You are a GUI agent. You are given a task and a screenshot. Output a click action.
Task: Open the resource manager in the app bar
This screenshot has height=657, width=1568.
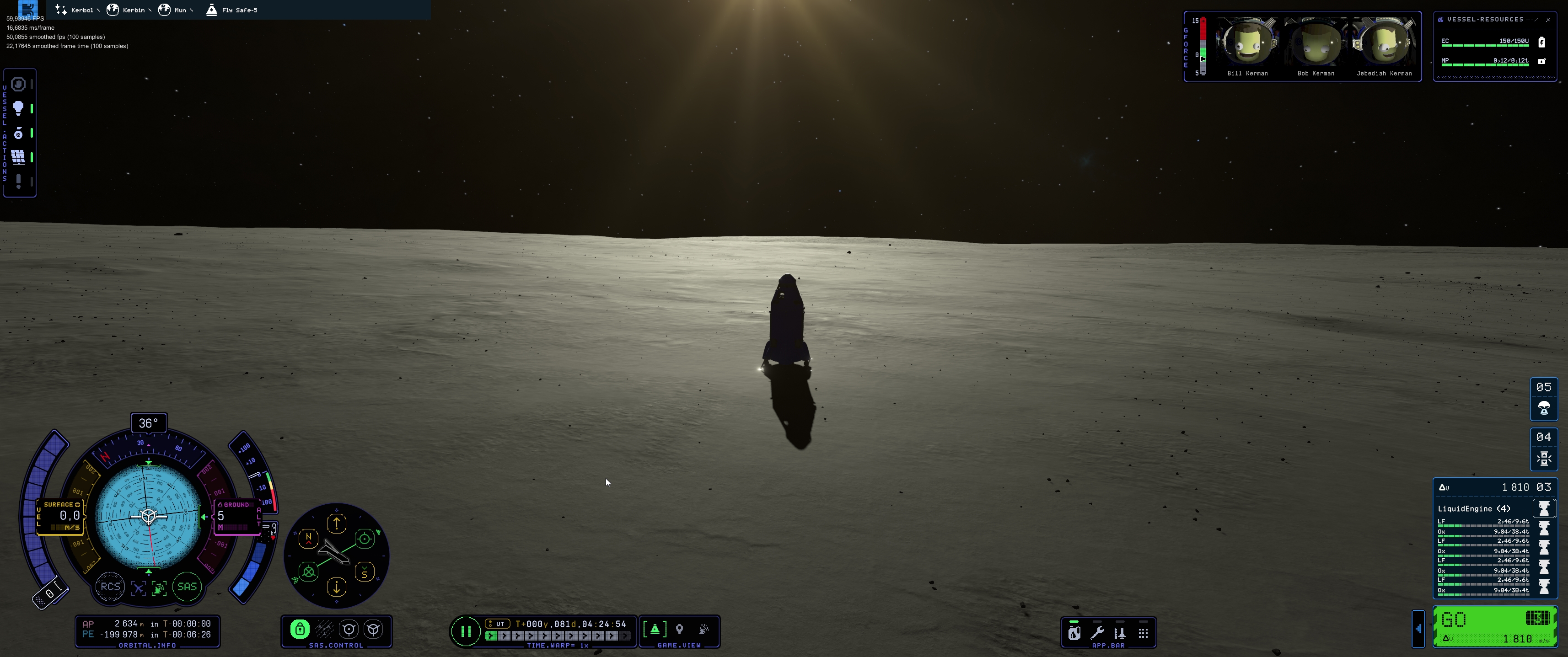pos(1074,633)
